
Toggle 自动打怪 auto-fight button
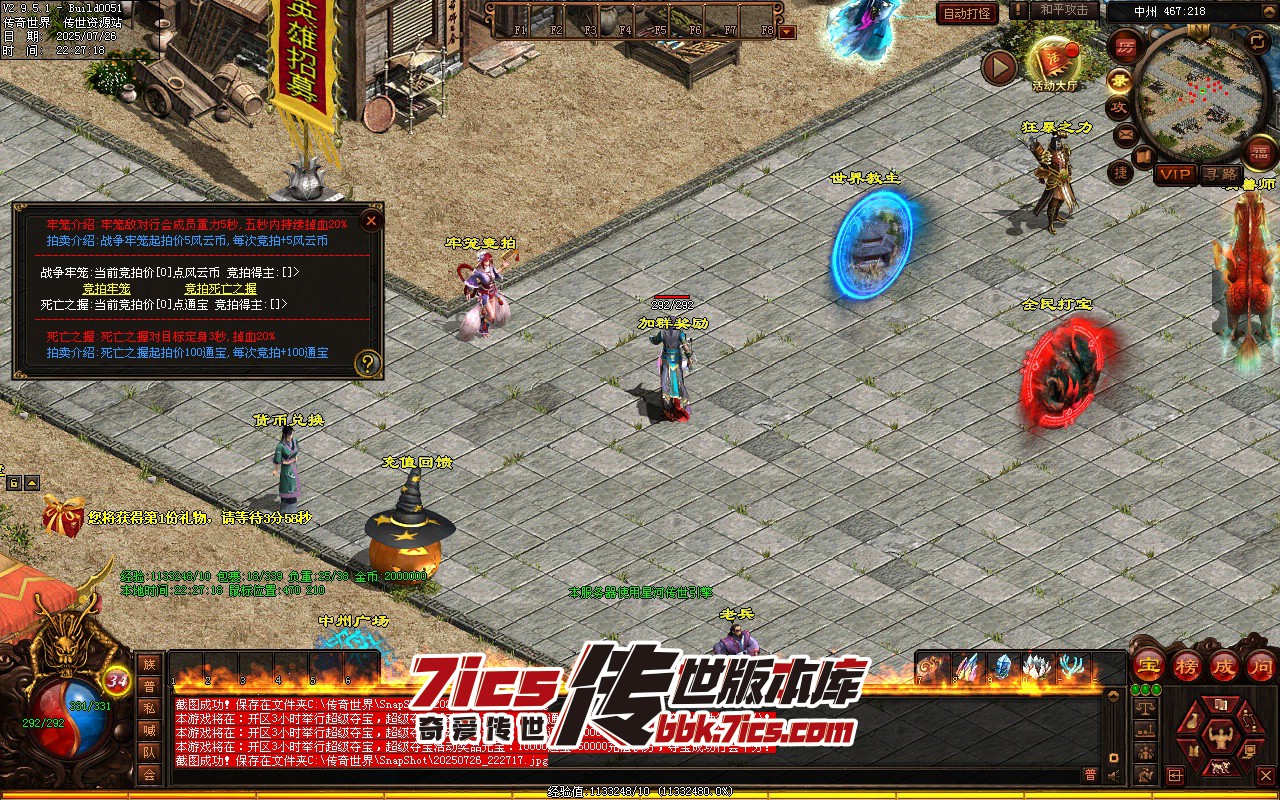point(967,13)
